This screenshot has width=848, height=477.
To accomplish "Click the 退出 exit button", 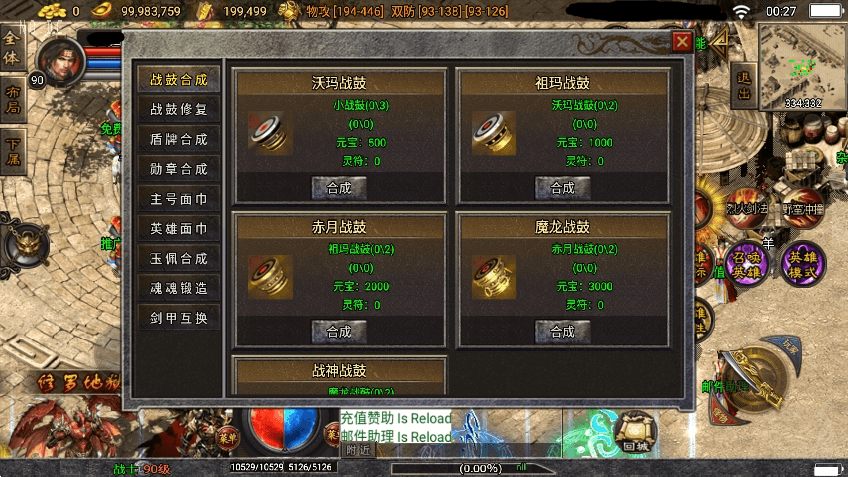I will click(743, 84).
